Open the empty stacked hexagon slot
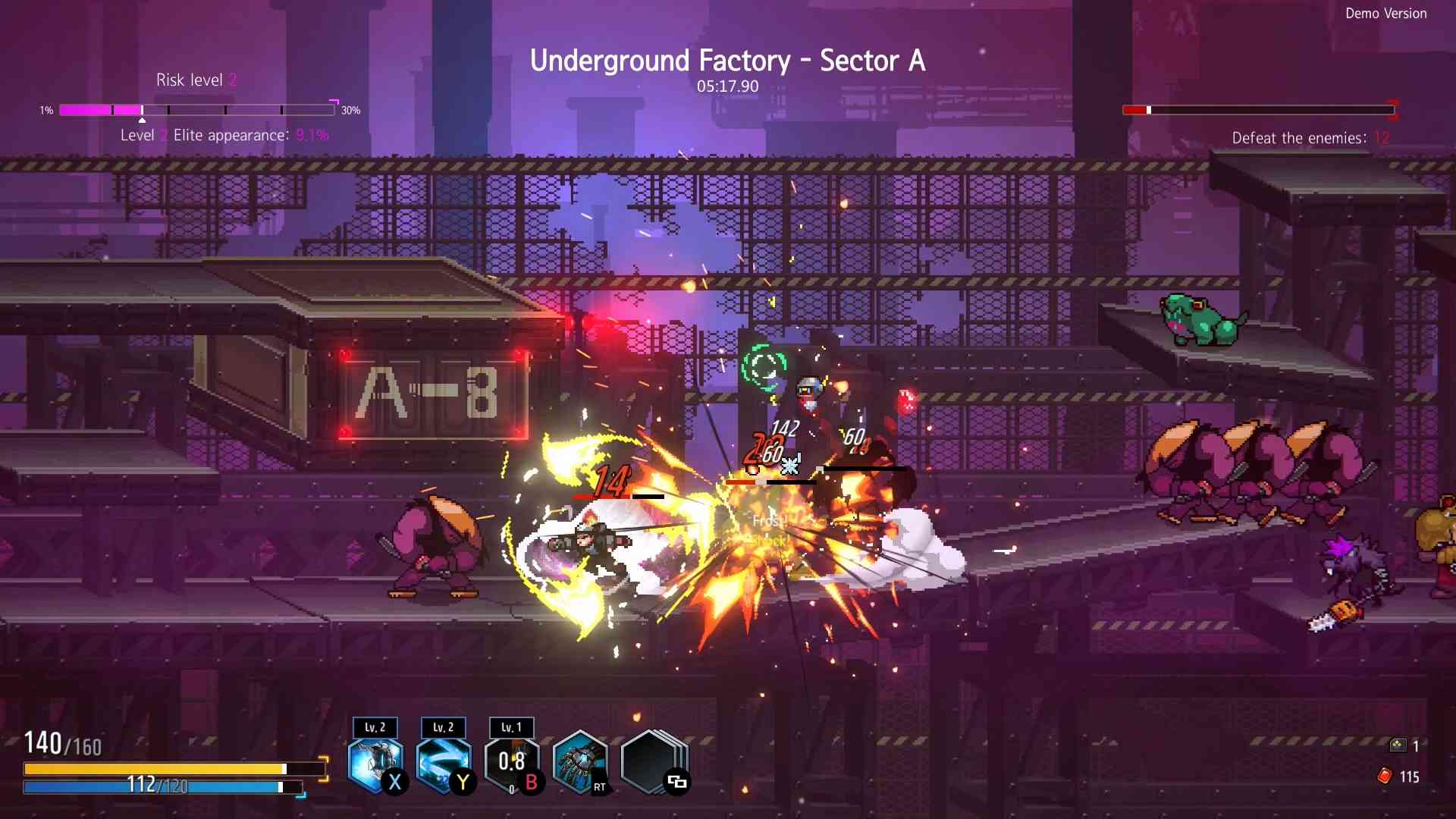Image resolution: width=1456 pixels, height=819 pixels. tap(651, 761)
